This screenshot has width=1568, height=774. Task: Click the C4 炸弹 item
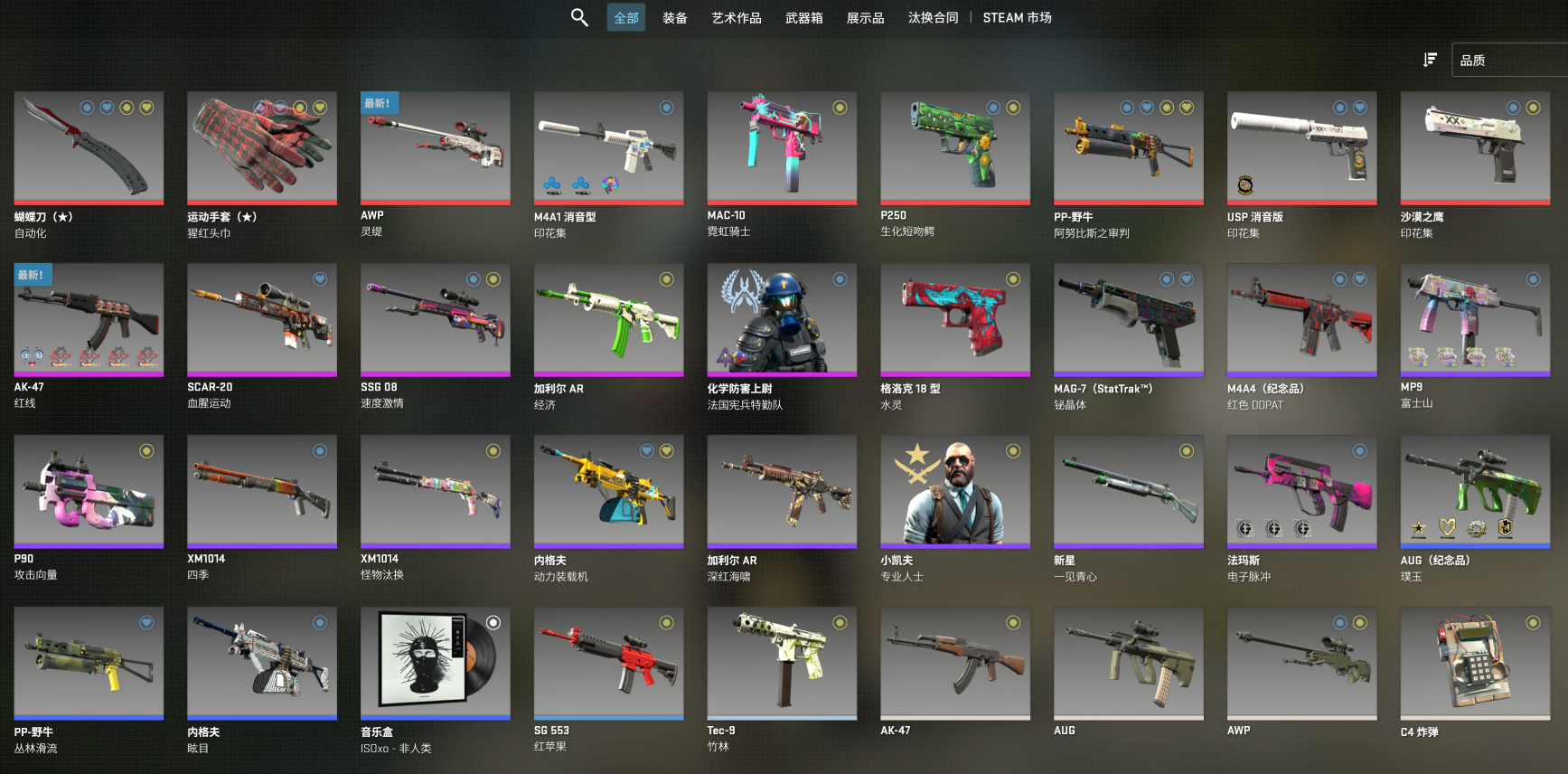click(1475, 663)
